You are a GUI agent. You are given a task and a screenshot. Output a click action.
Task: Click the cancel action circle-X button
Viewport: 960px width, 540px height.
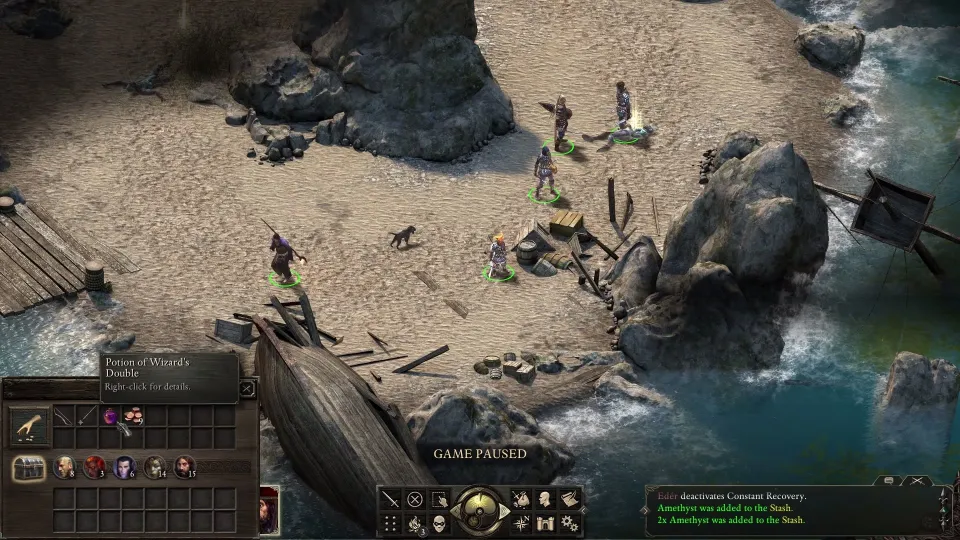(x=414, y=498)
